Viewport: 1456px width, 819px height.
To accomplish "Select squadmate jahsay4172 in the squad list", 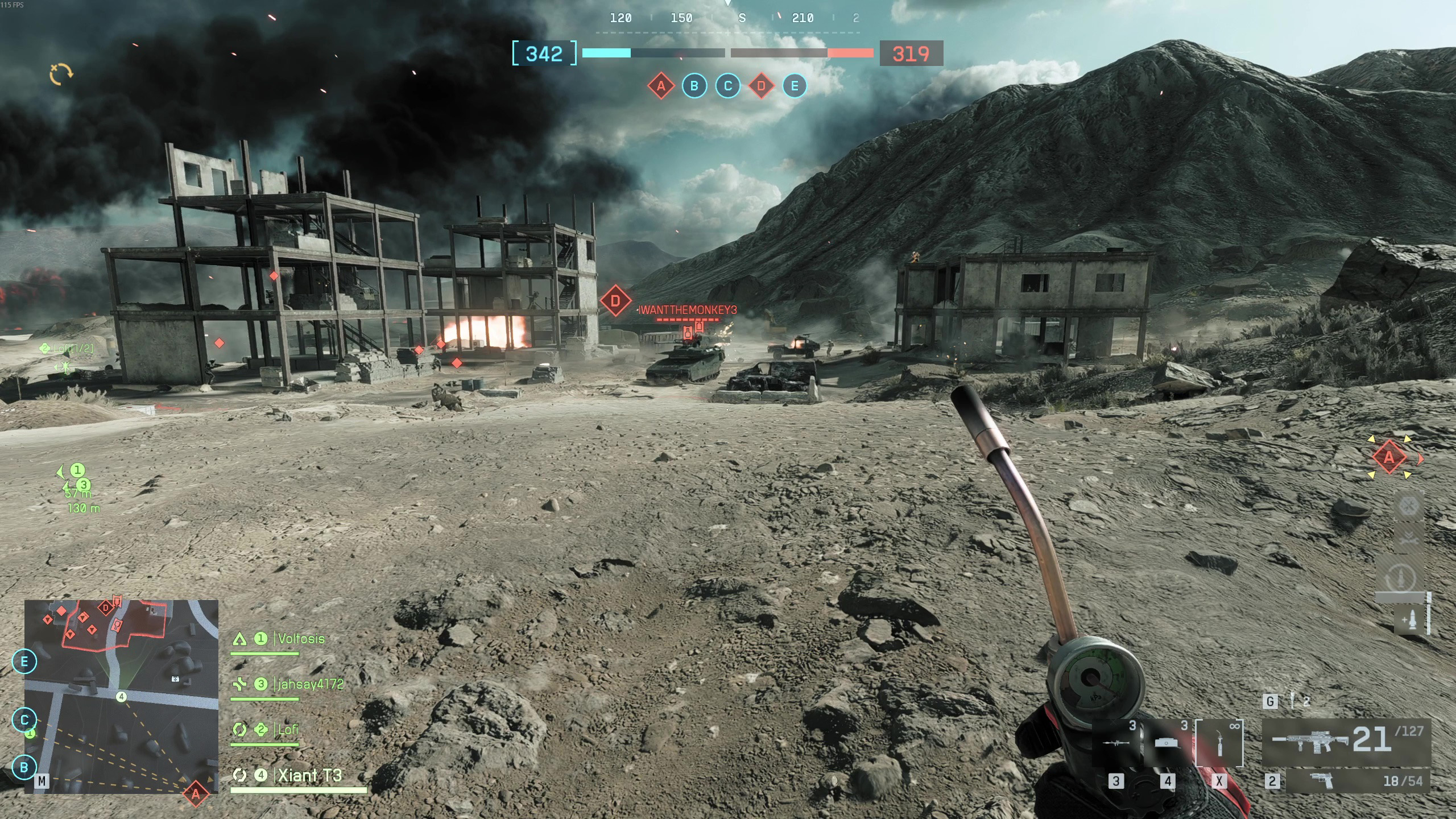I will click(x=310, y=684).
